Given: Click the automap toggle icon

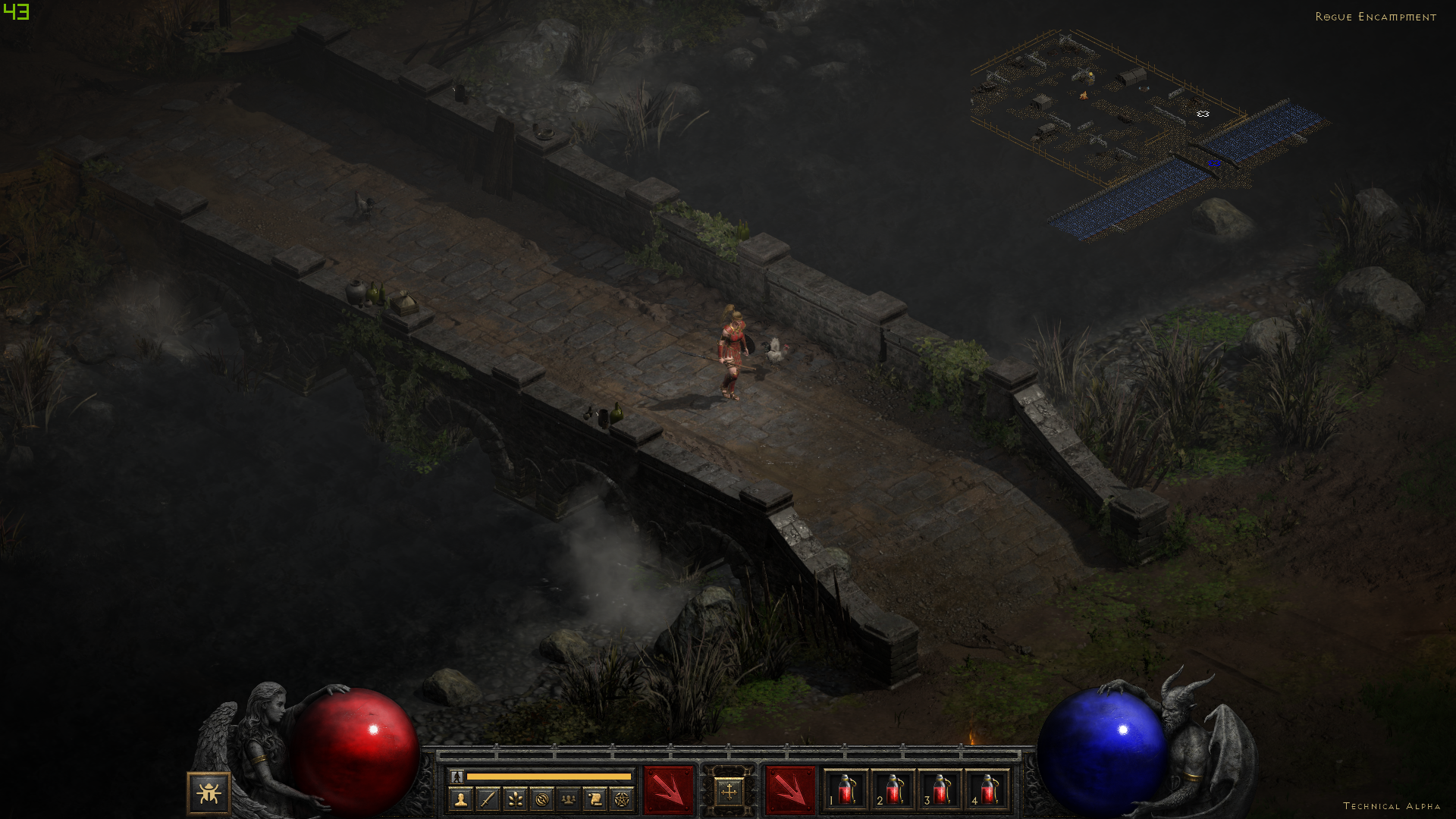Looking at the screenshot, I should click(x=541, y=799).
